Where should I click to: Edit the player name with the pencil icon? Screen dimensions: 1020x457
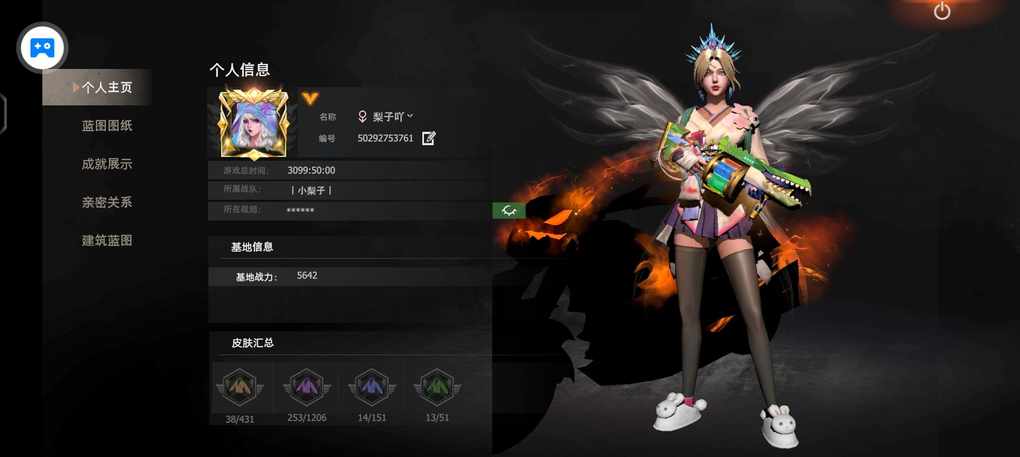[429, 138]
